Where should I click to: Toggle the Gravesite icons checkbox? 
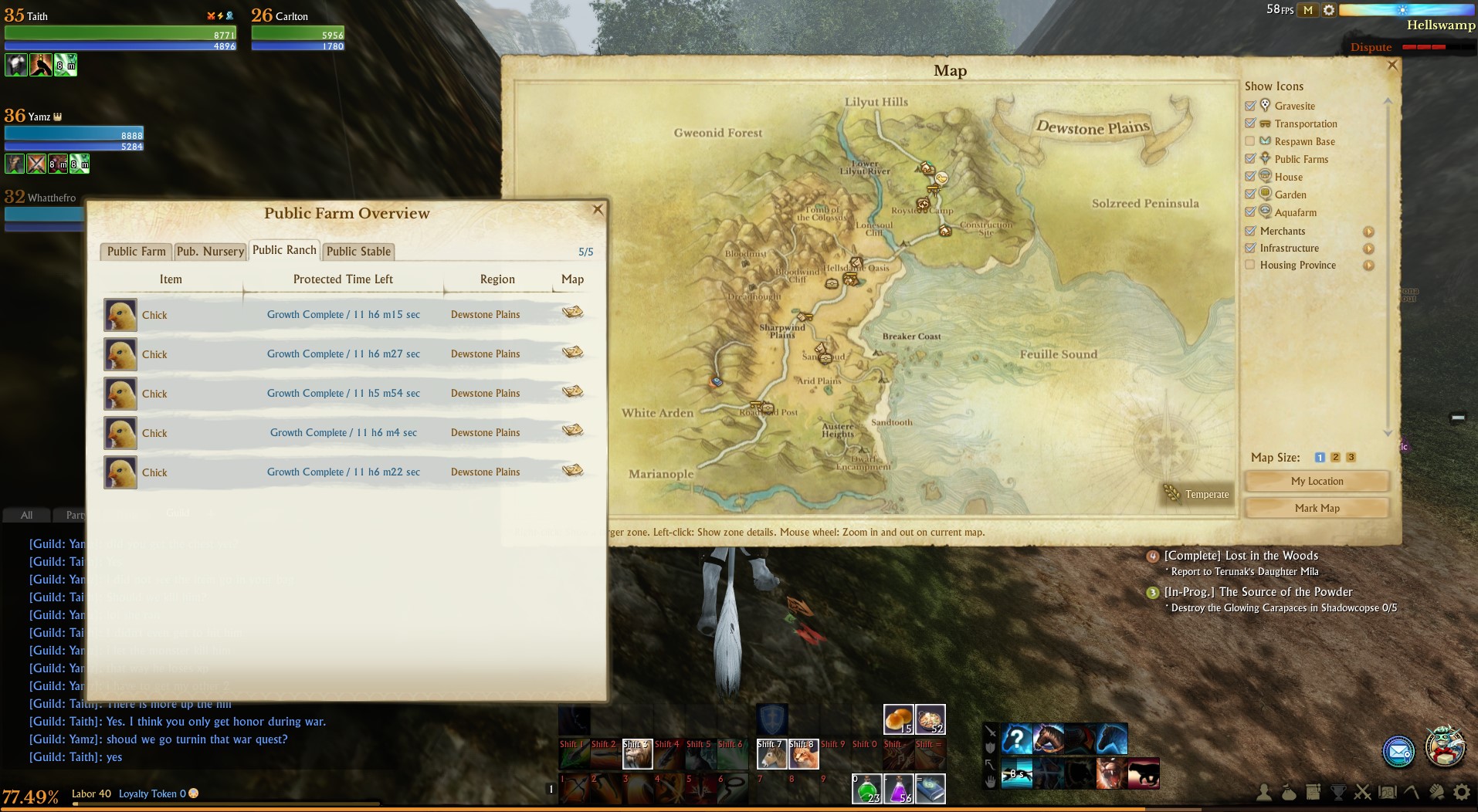coord(1250,106)
